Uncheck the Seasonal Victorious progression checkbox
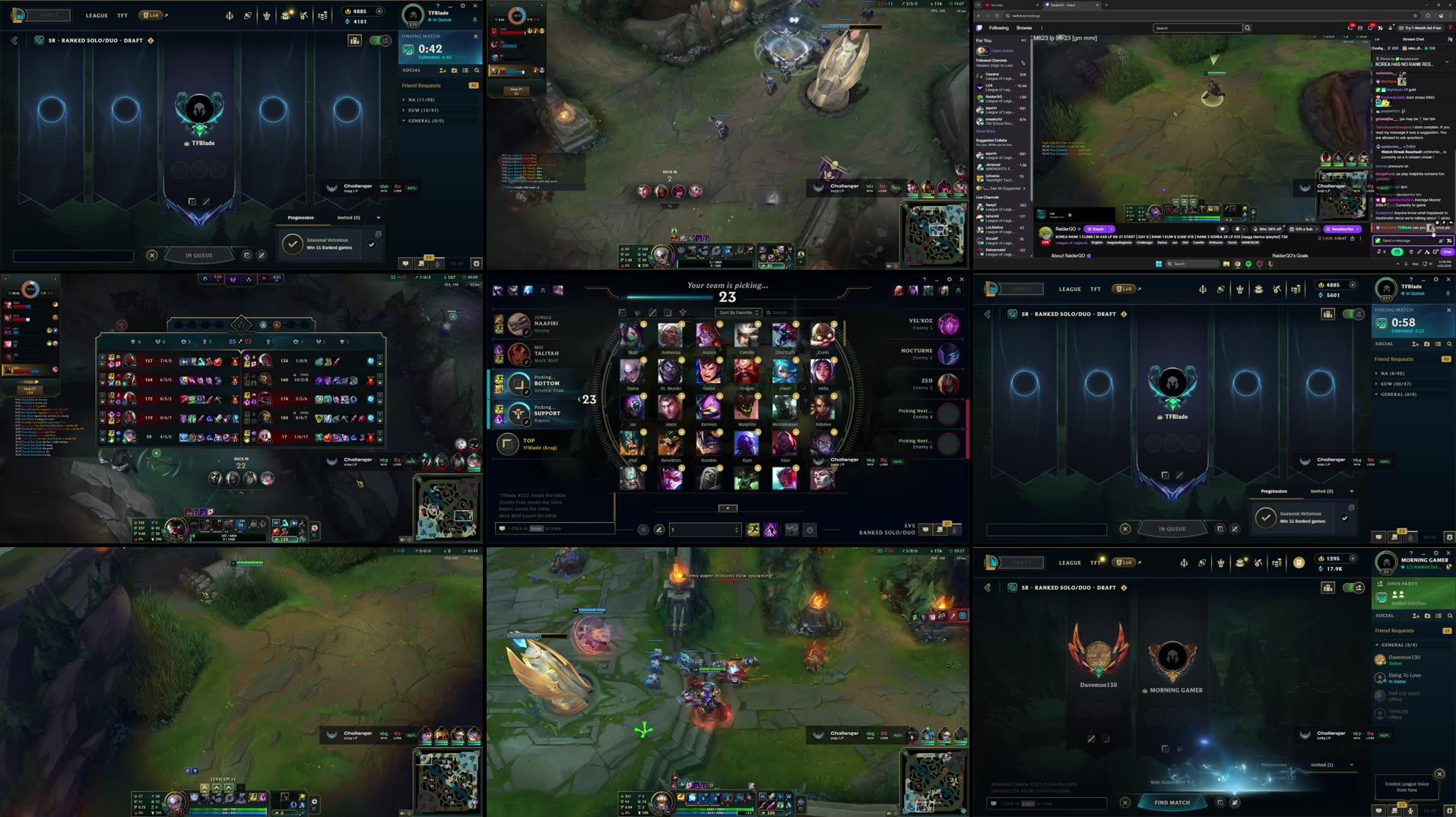Image resolution: width=1456 pixels, height=817 pixels. [371, 244]
